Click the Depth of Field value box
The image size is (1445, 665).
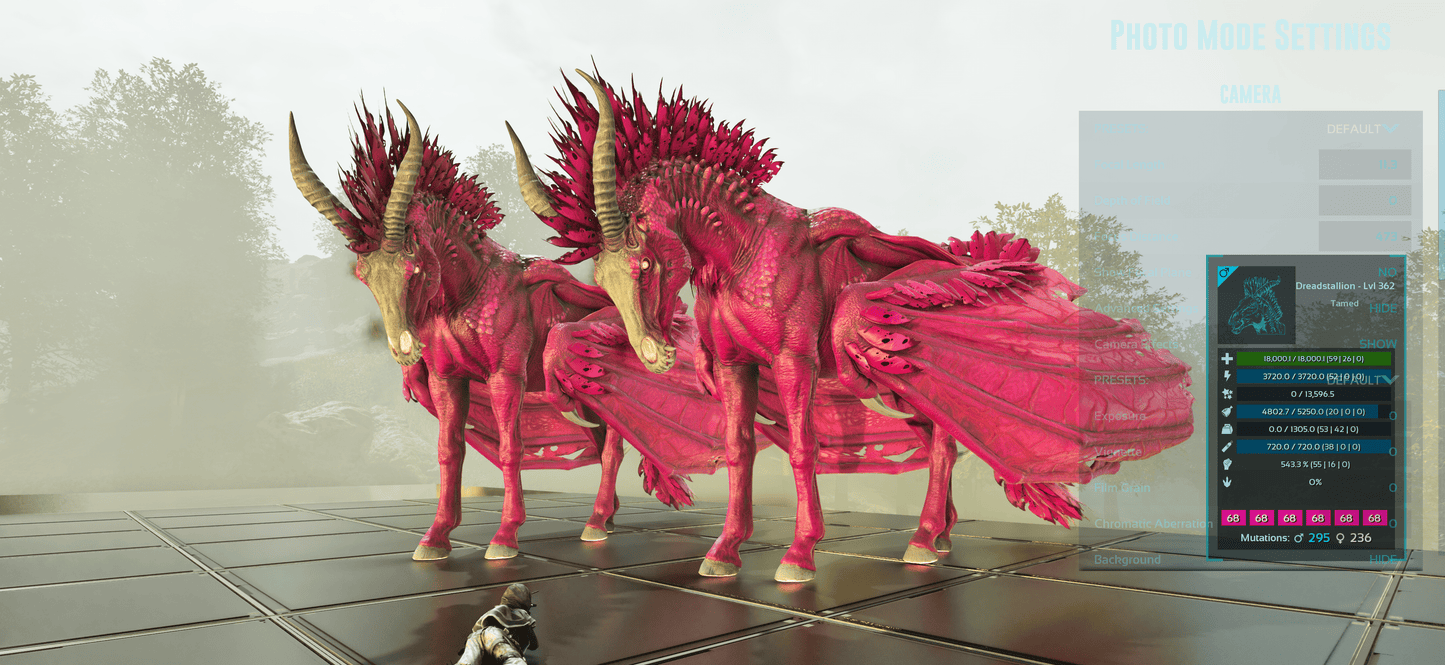[1364, 201]
